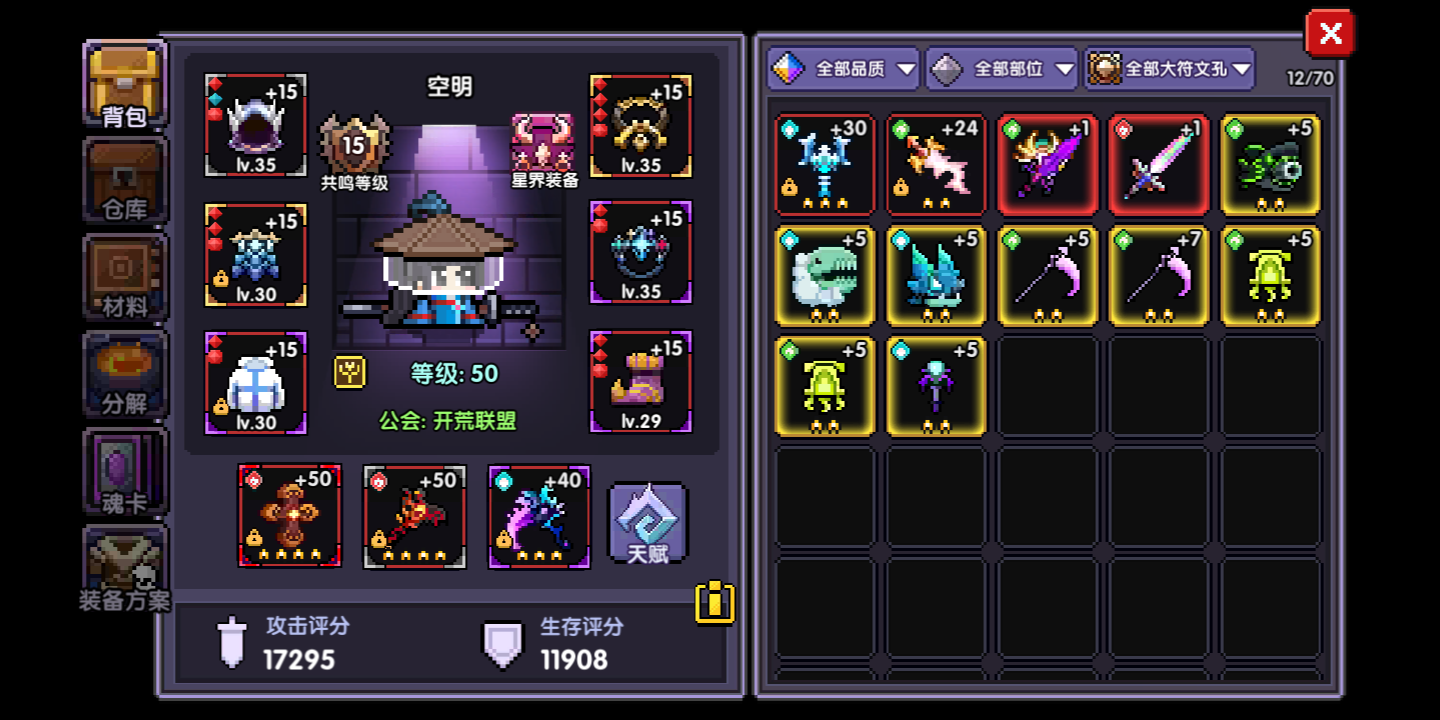The image size is (1440, 720).
Task: Open the 天赋 talent panel
Action: (x=646, y=520)
